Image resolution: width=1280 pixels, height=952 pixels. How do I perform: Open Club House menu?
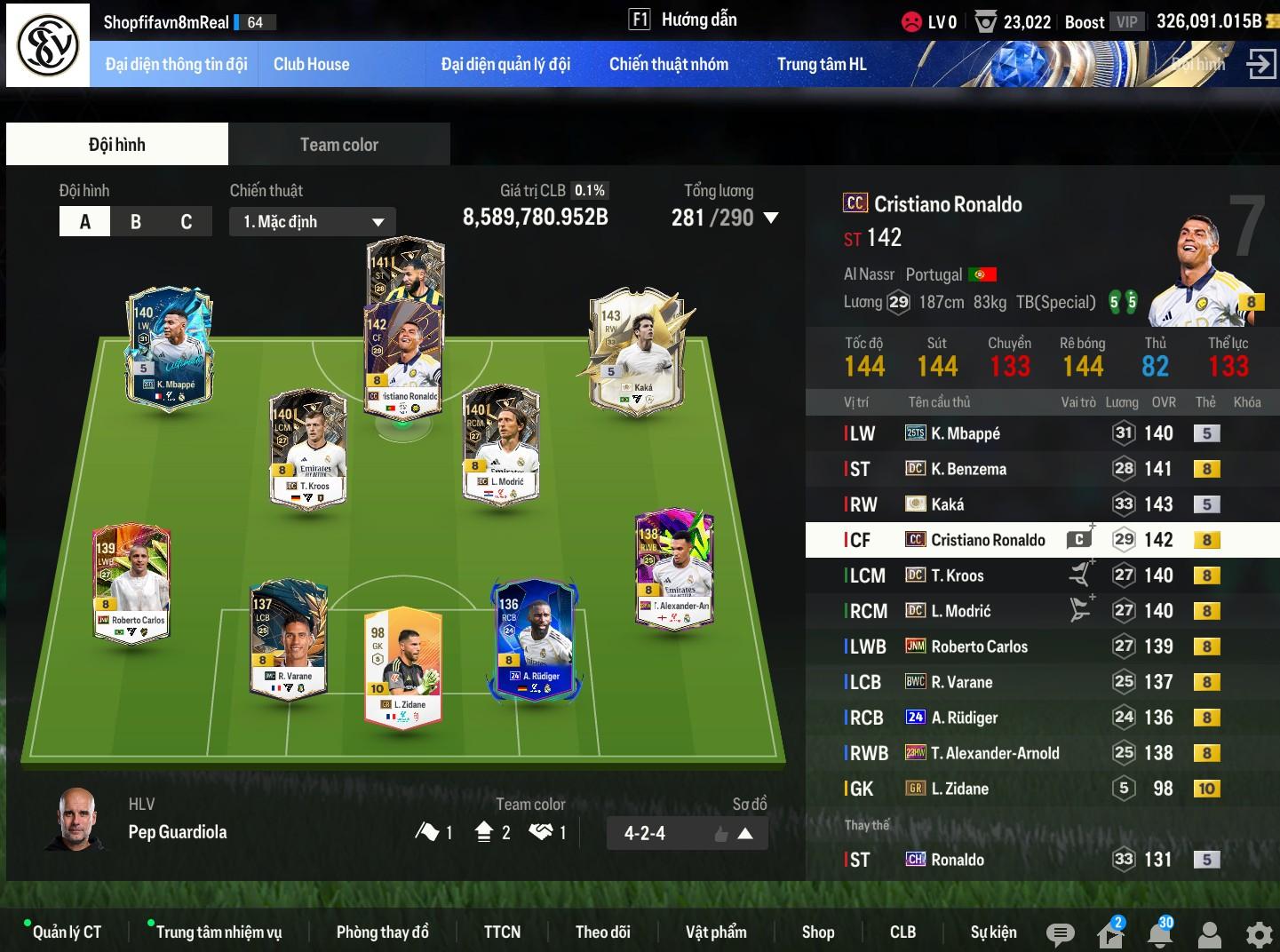tap(311, 64)
